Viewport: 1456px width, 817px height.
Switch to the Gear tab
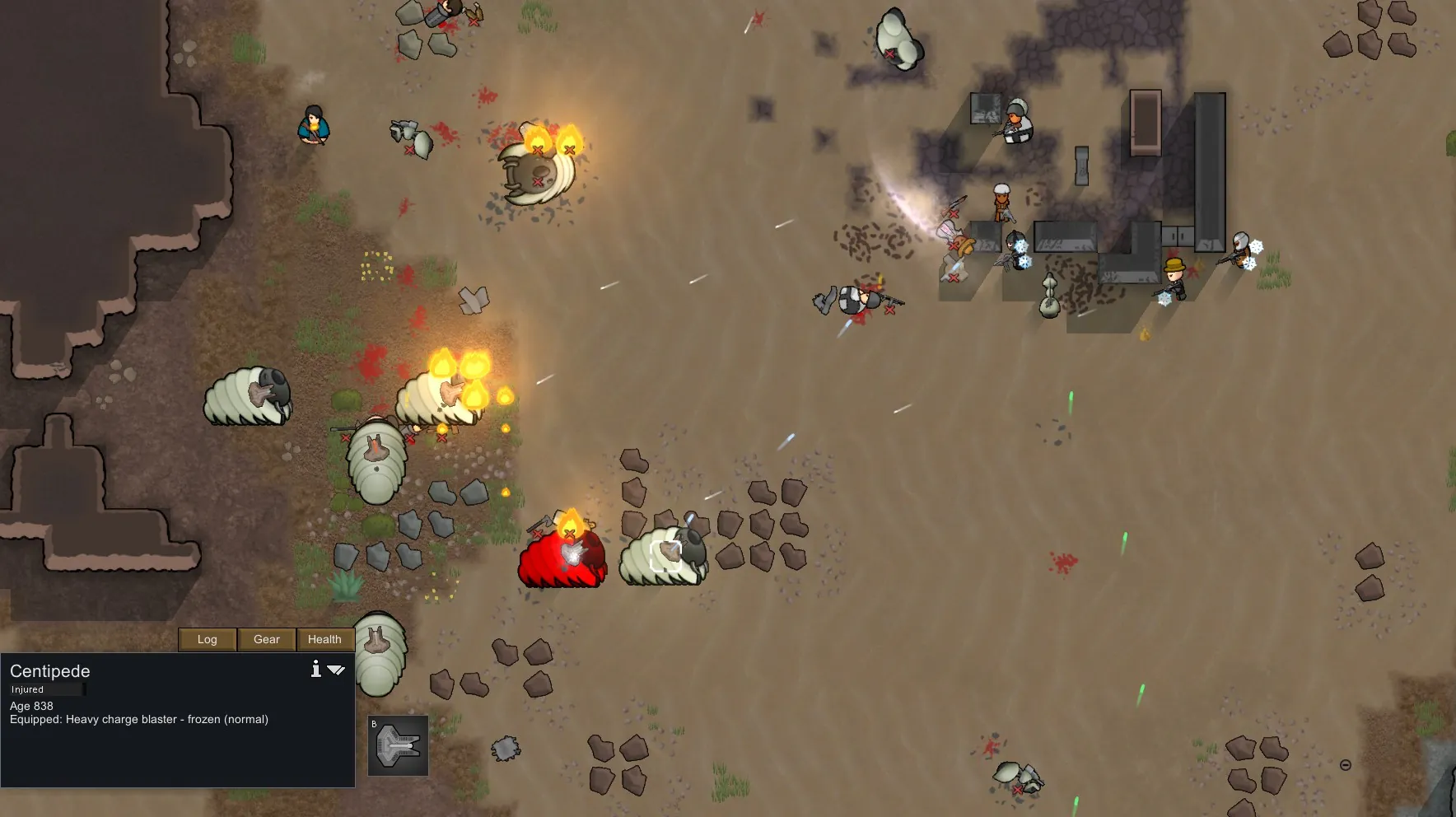tap(267, 640)
